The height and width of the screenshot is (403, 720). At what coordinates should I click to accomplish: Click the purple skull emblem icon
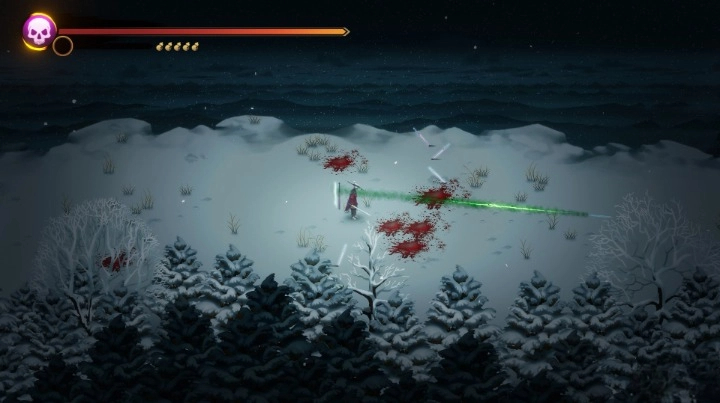coord(39,30)
